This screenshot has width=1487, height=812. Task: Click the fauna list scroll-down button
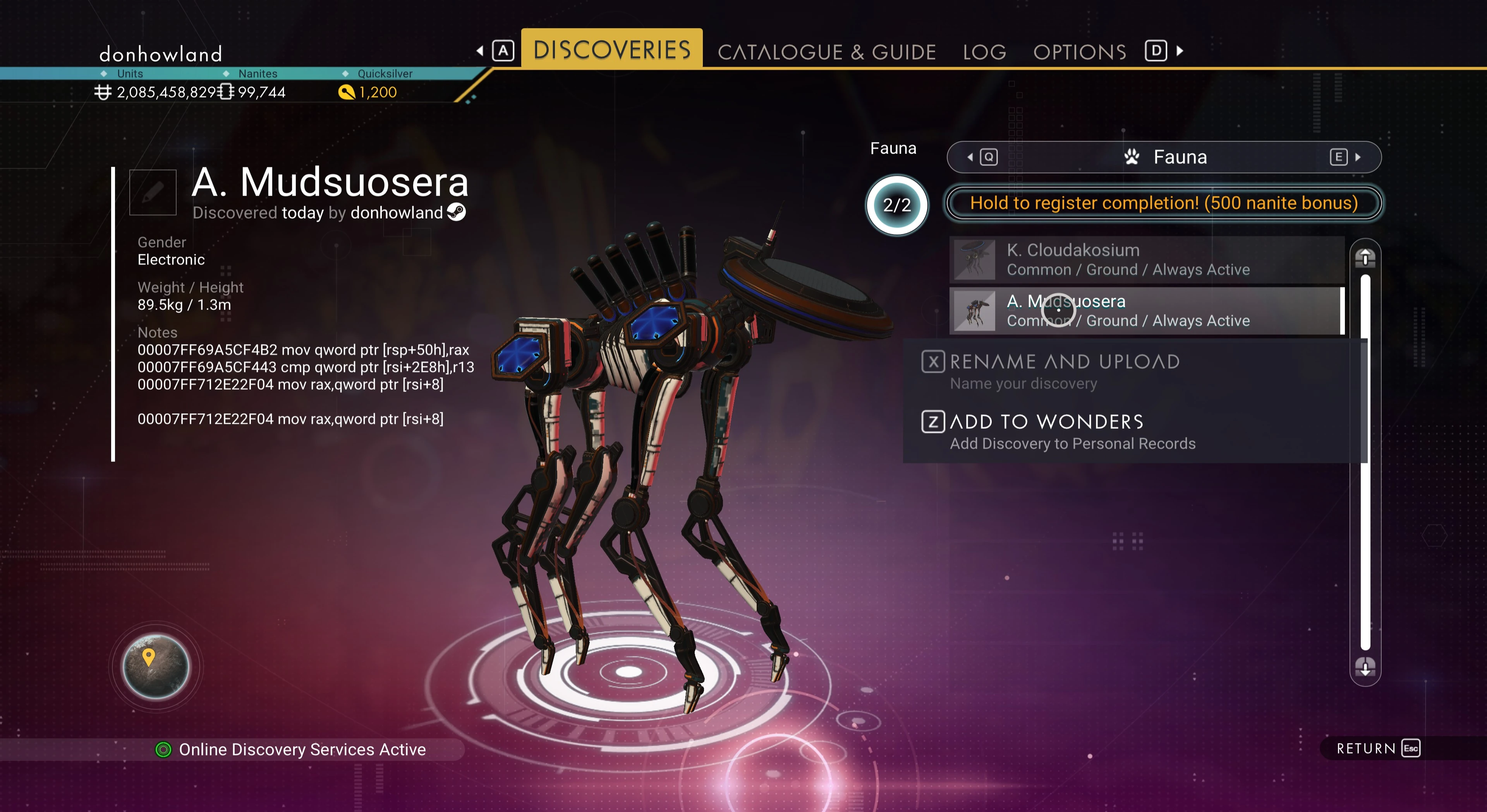coord(1365,668)
